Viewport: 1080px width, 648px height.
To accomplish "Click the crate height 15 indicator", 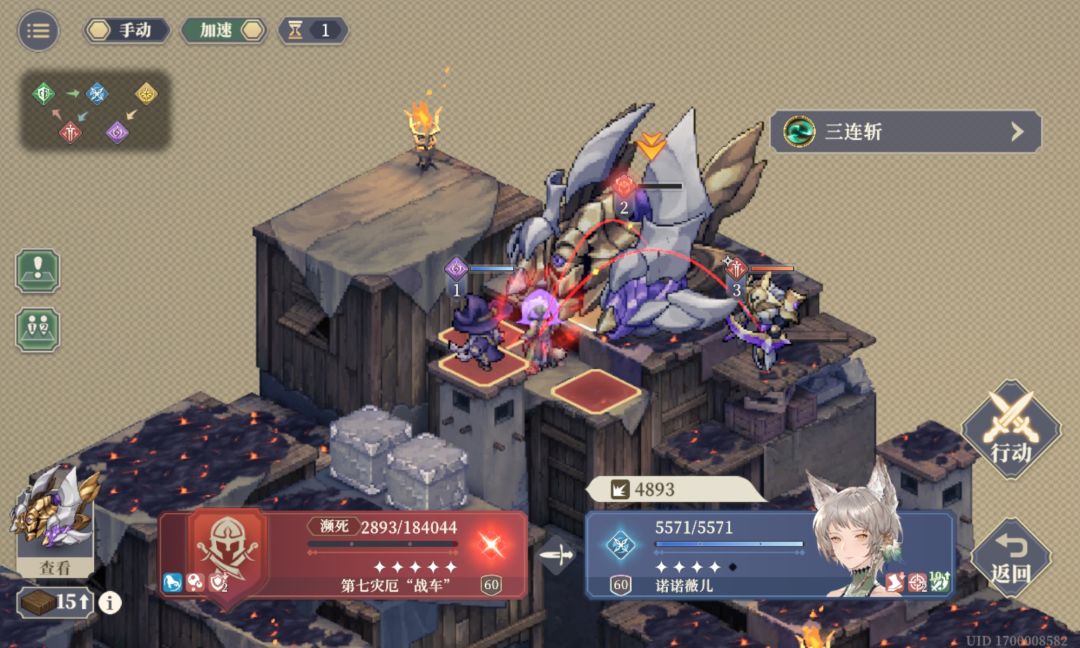I will coord(55,602).
